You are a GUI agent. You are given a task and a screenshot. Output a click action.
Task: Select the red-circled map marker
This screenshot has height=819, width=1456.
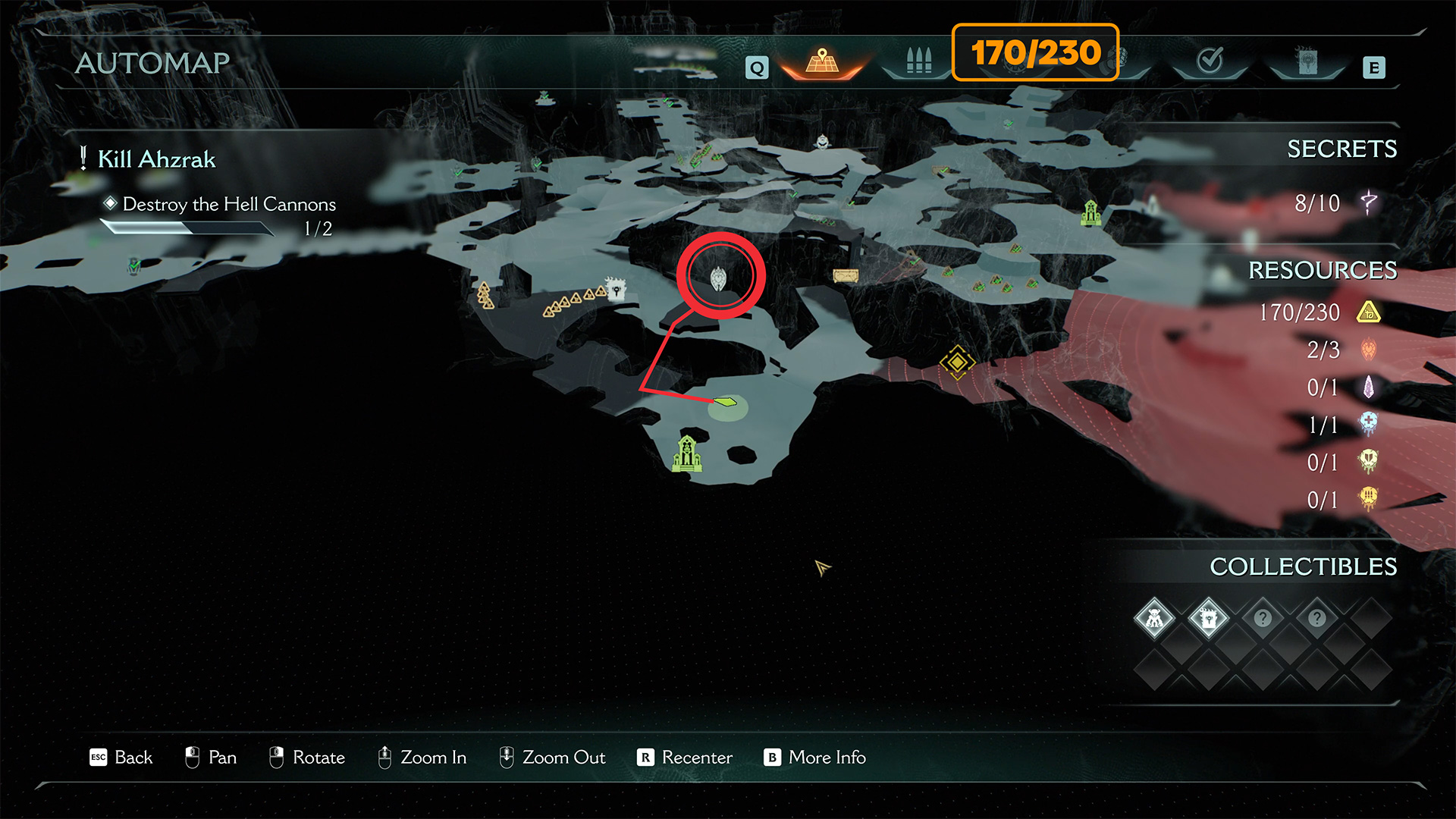[719, 278]
